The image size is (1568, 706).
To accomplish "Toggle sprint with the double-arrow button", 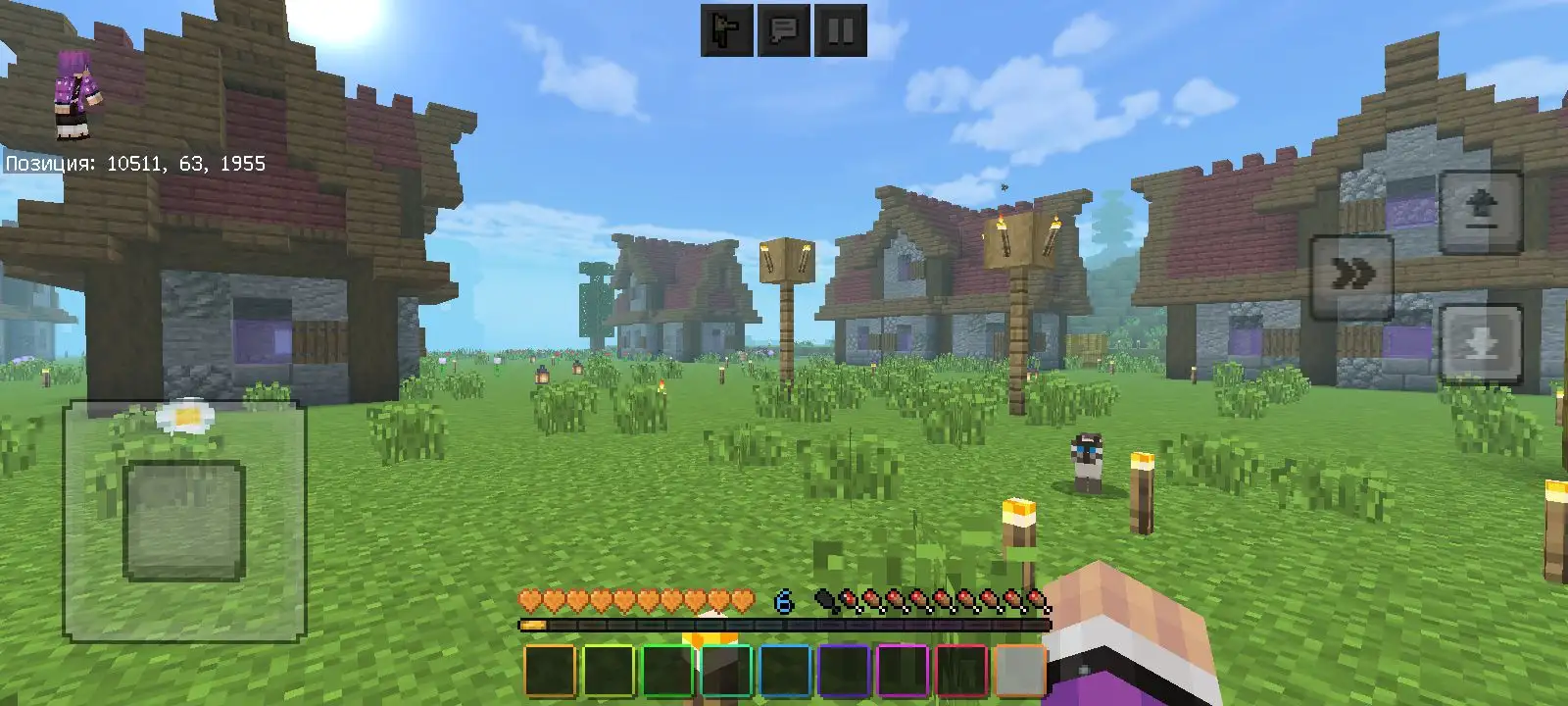I will point(1352,277).
